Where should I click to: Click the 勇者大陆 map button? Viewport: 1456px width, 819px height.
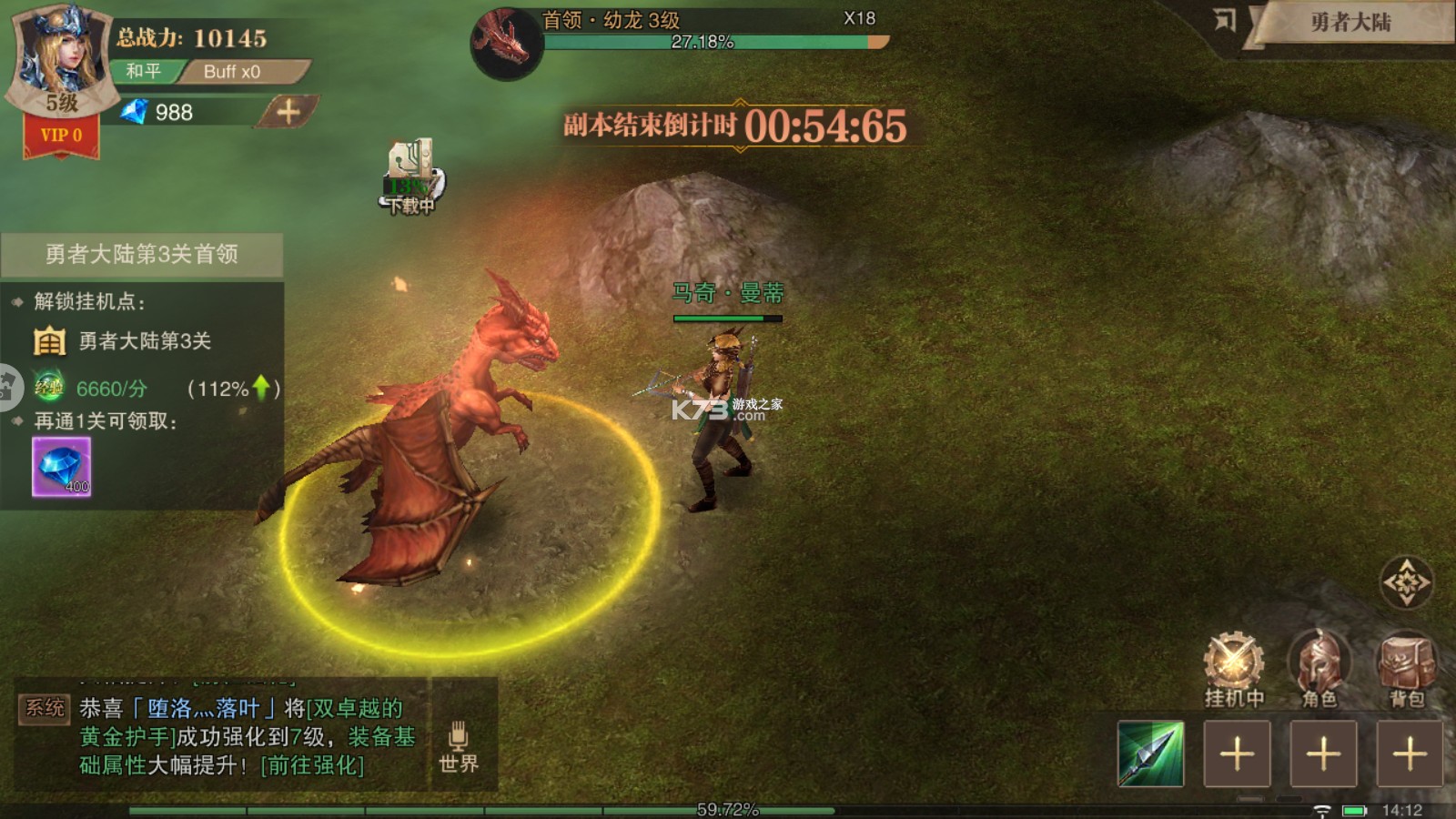pyautogui.click(x=1350, y=23)
